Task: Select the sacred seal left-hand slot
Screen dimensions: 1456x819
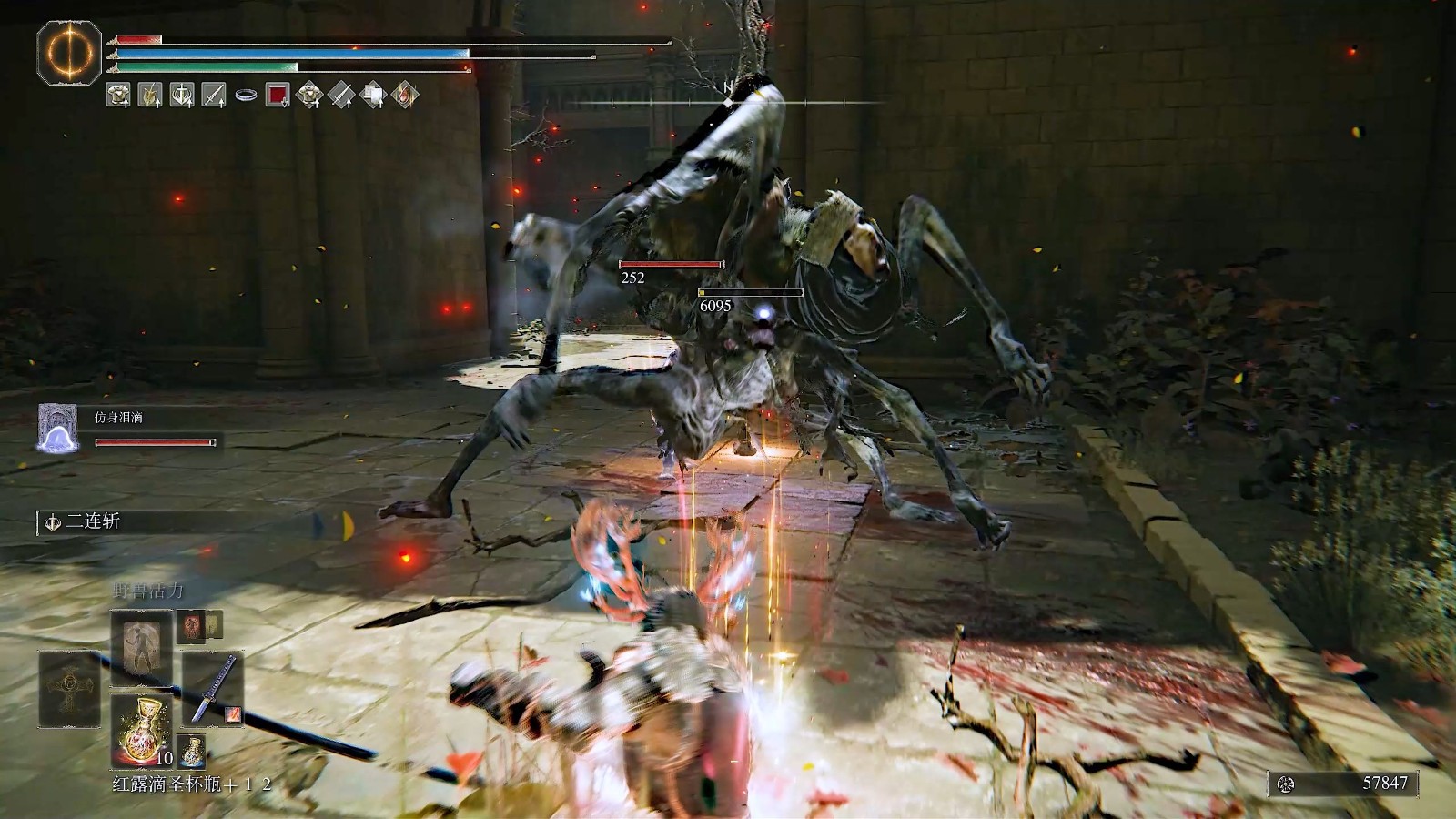Action: point(69,689)
